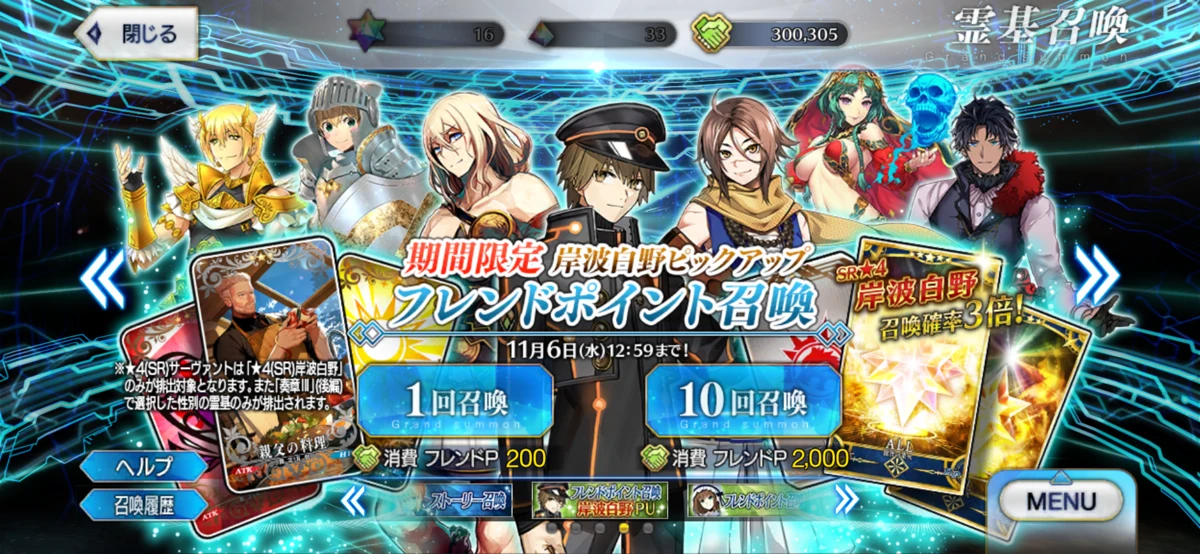Select the 岸波白野PU friend point banner thumbnail

pyautogui.click(x=598, y=499)
